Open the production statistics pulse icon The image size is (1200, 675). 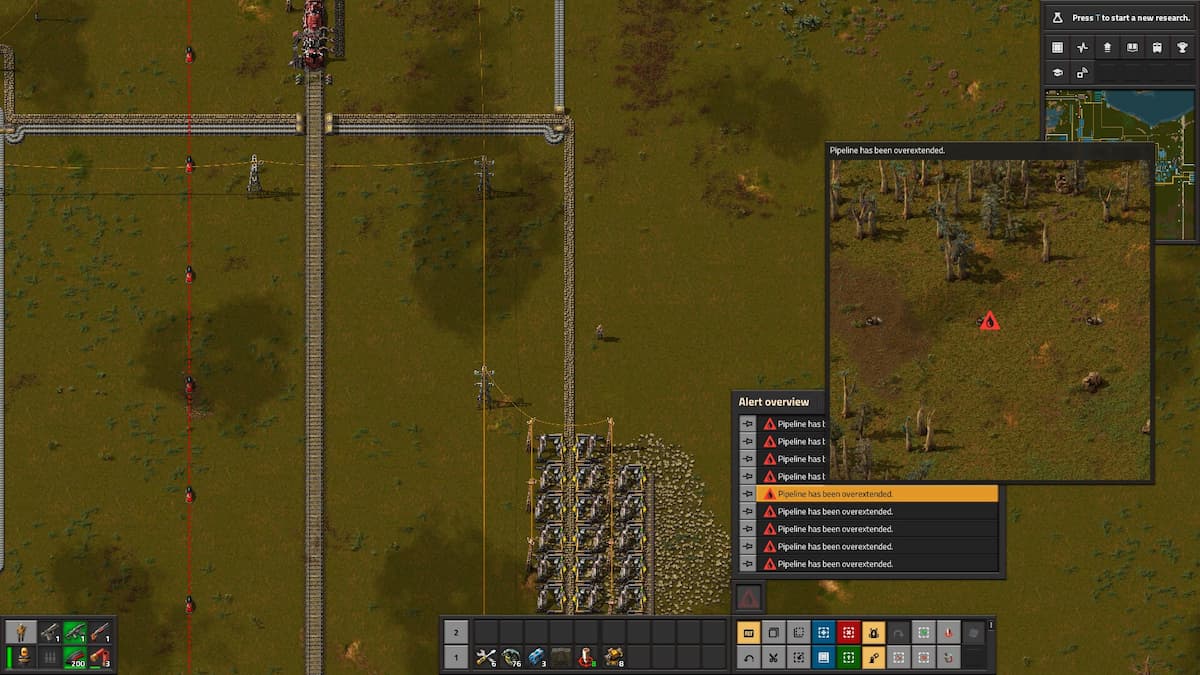coord(1082,47)
